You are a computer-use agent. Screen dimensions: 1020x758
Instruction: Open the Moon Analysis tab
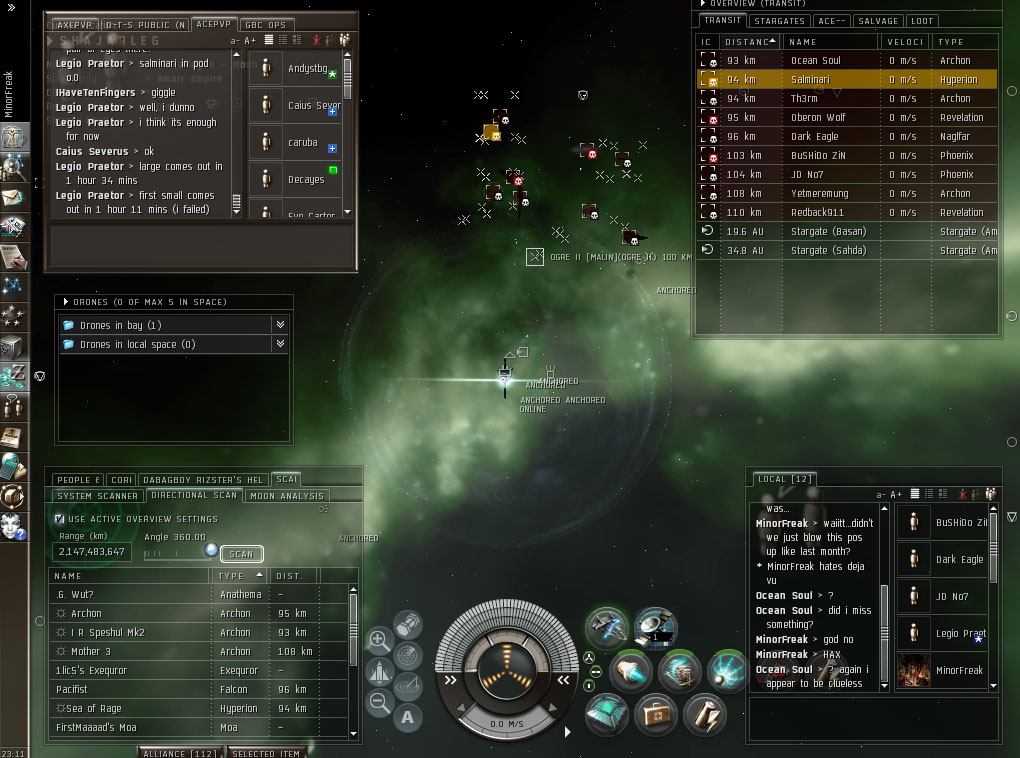tap(287, 495)
